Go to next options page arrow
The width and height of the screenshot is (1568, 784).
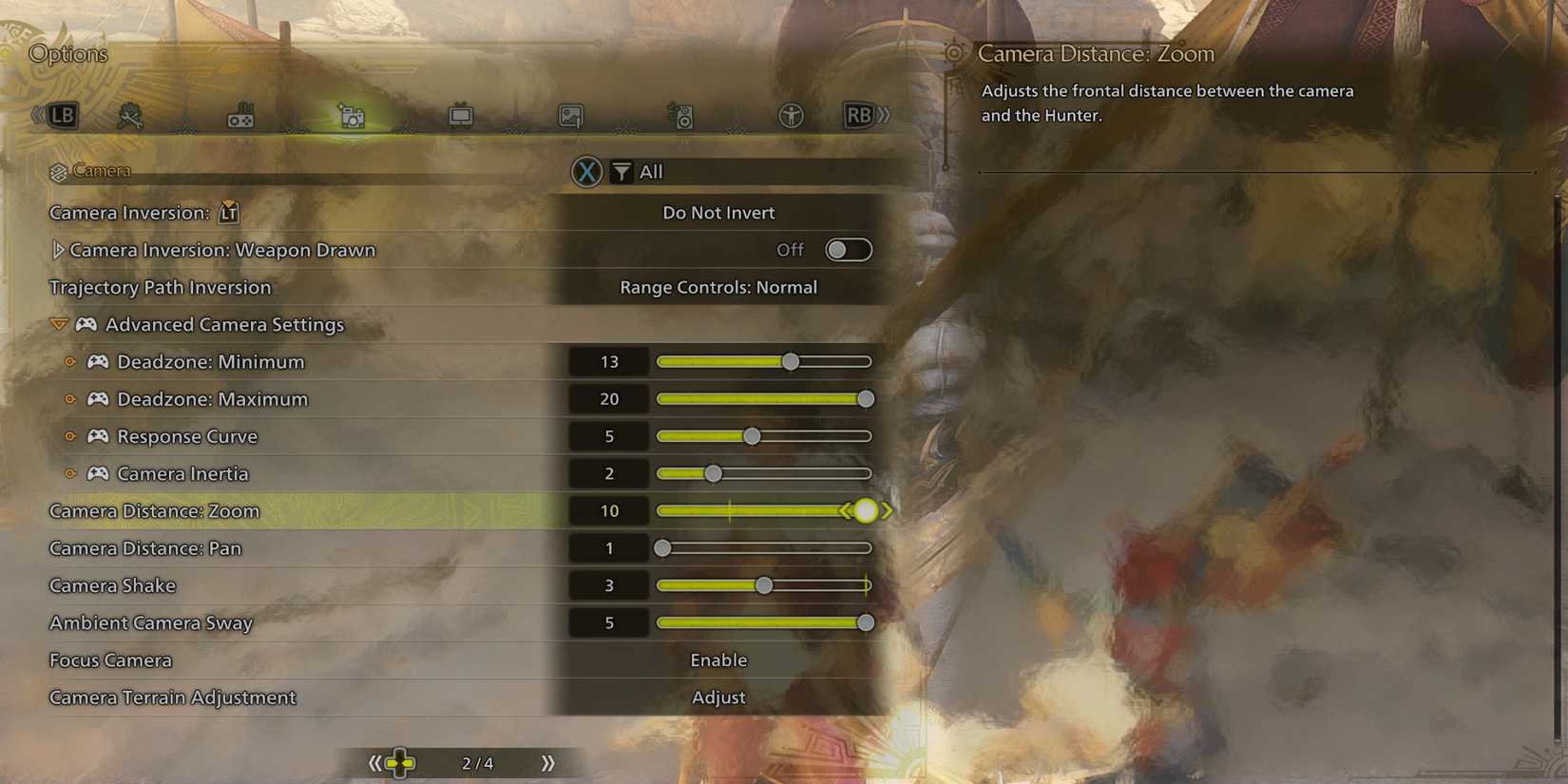coord(546,761)
